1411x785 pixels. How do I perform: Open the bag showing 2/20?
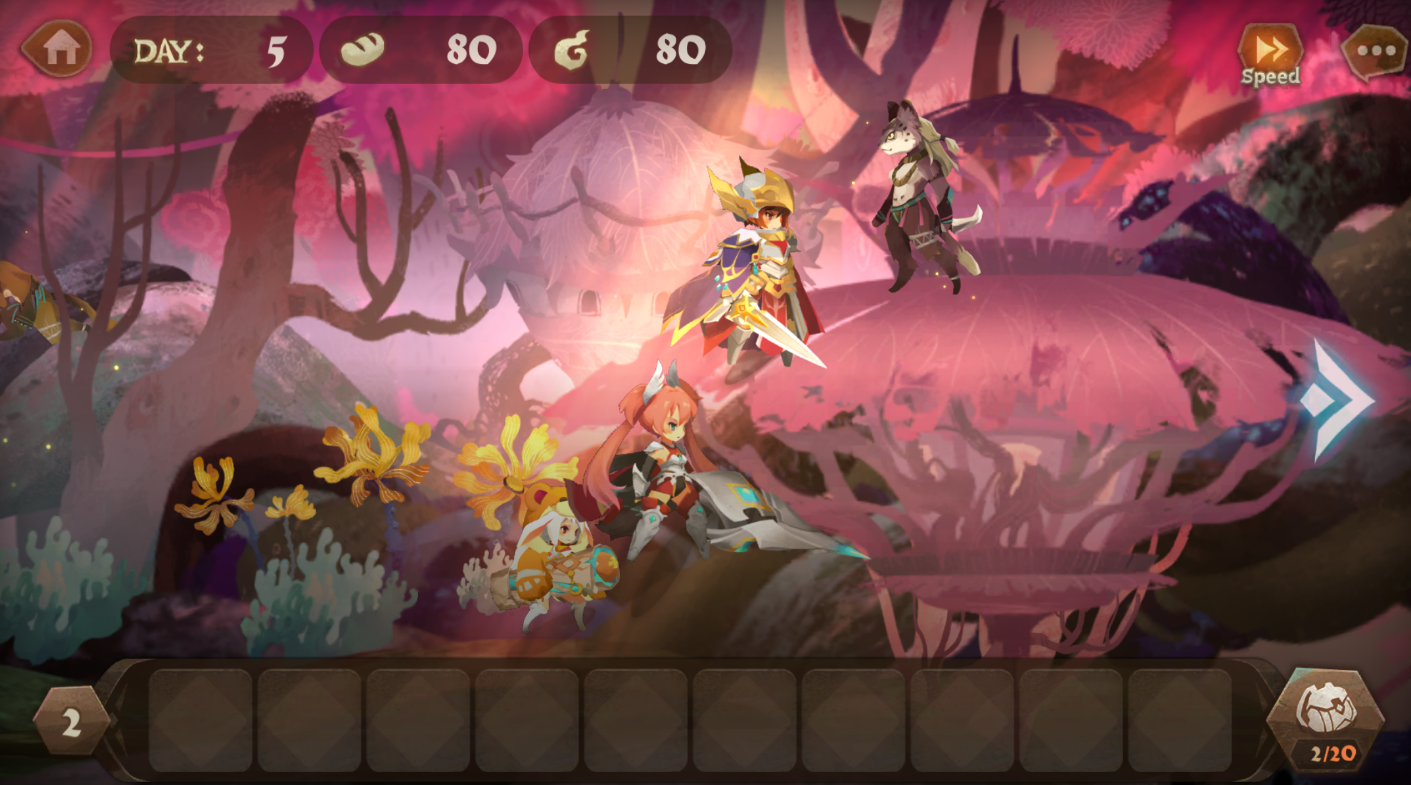1325,718
